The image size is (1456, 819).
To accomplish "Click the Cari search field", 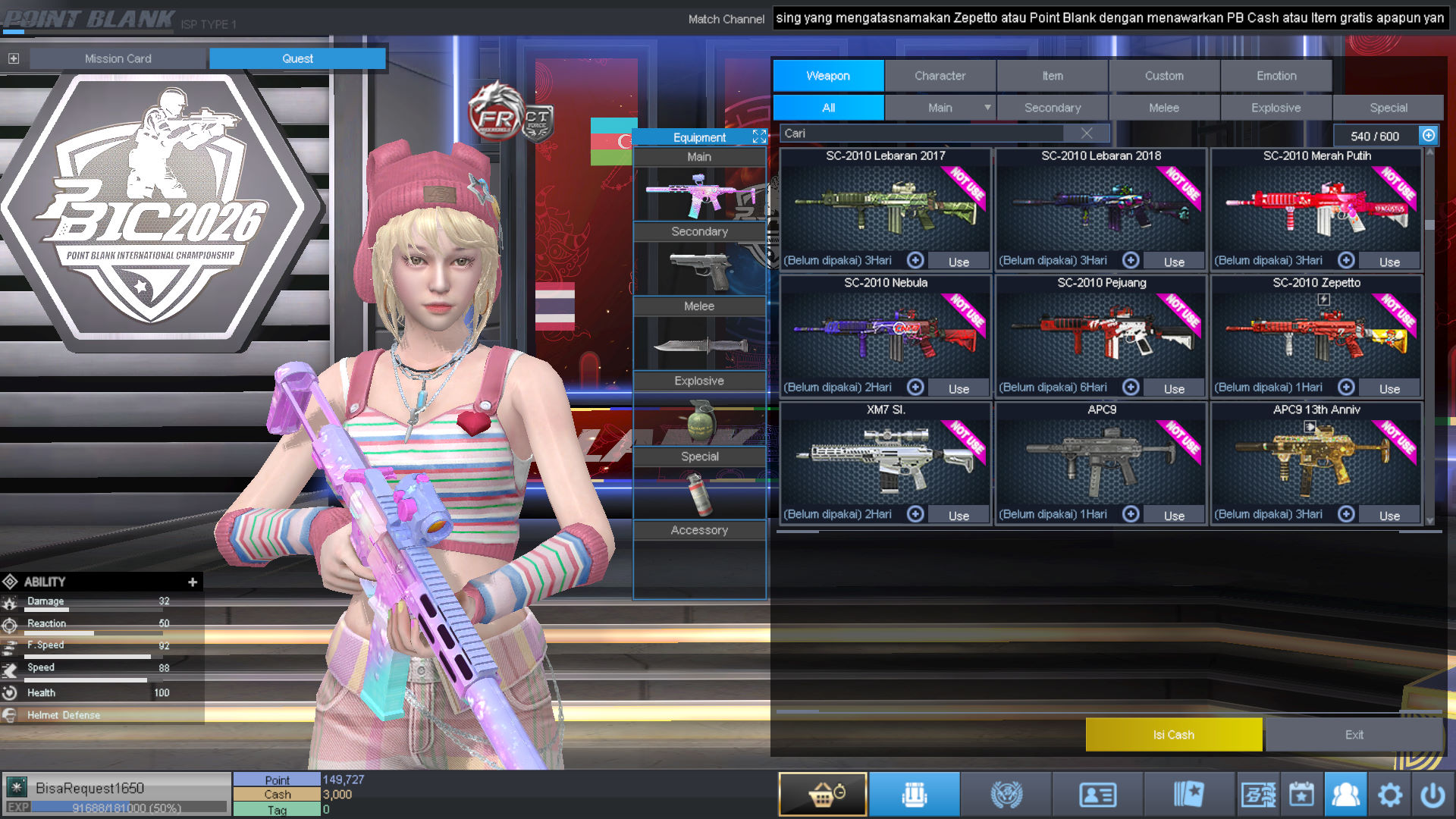I will point(921,133).
